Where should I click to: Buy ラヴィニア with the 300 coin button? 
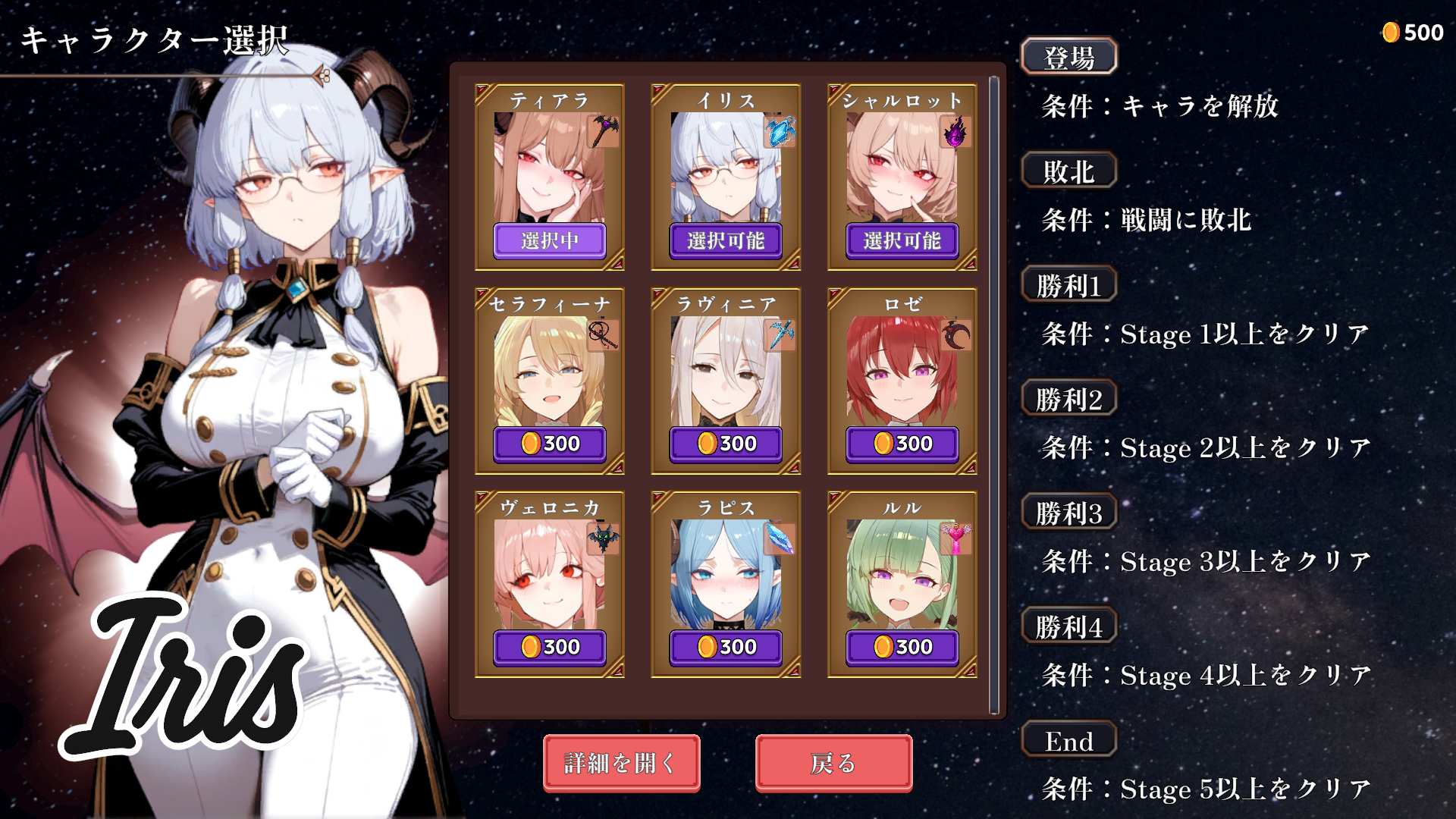click(725, 444)
